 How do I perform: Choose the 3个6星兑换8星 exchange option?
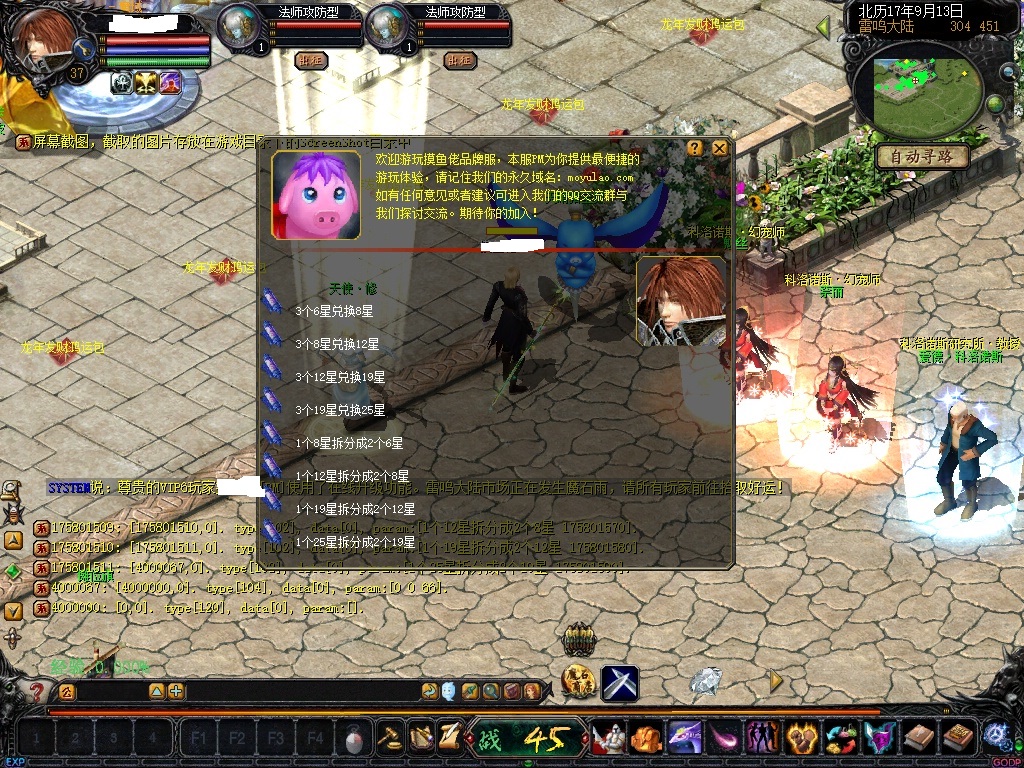click(x=337, y=311)
